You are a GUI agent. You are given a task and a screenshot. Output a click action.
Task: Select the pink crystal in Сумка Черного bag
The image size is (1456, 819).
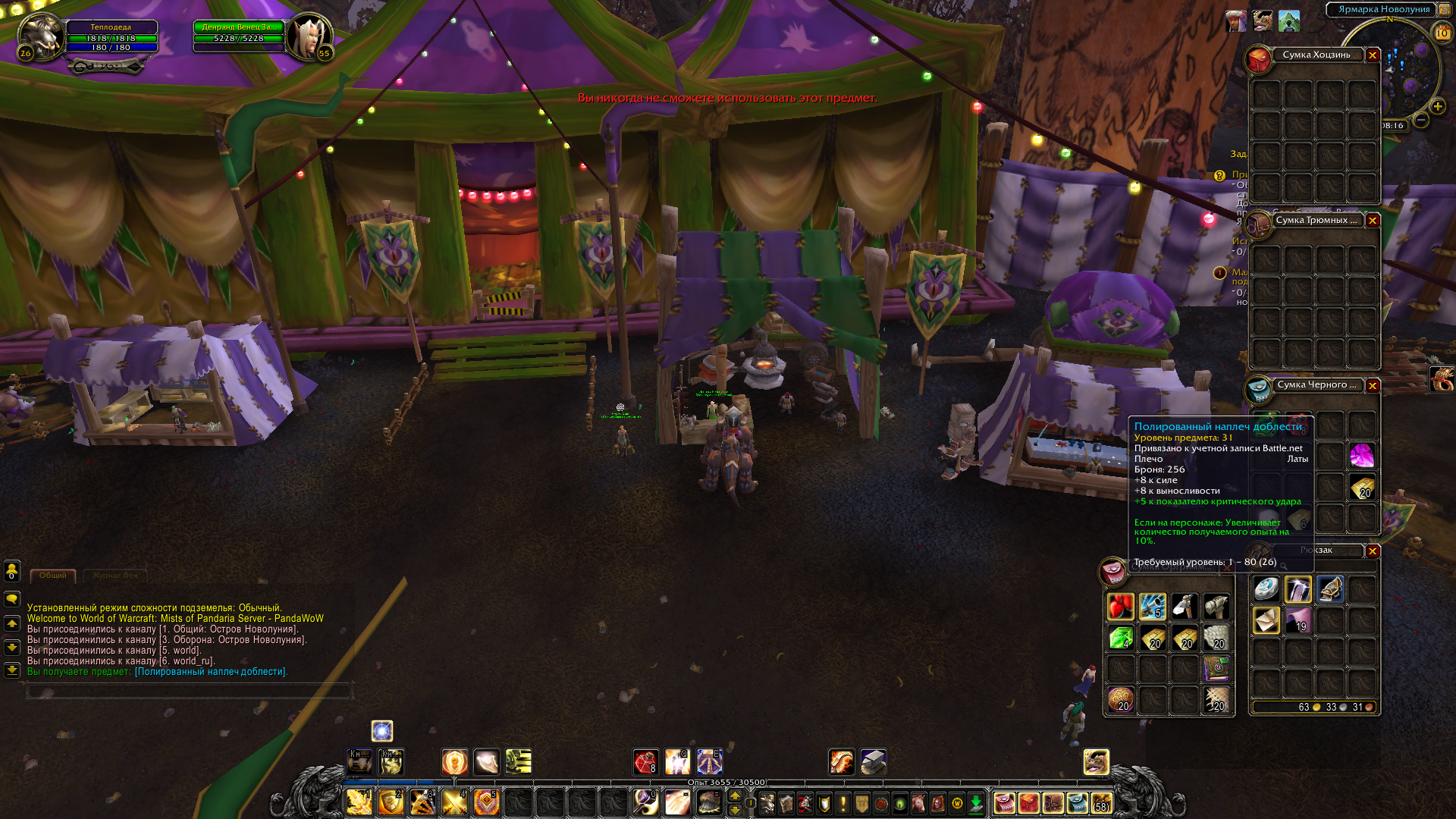click(1362, 456)
